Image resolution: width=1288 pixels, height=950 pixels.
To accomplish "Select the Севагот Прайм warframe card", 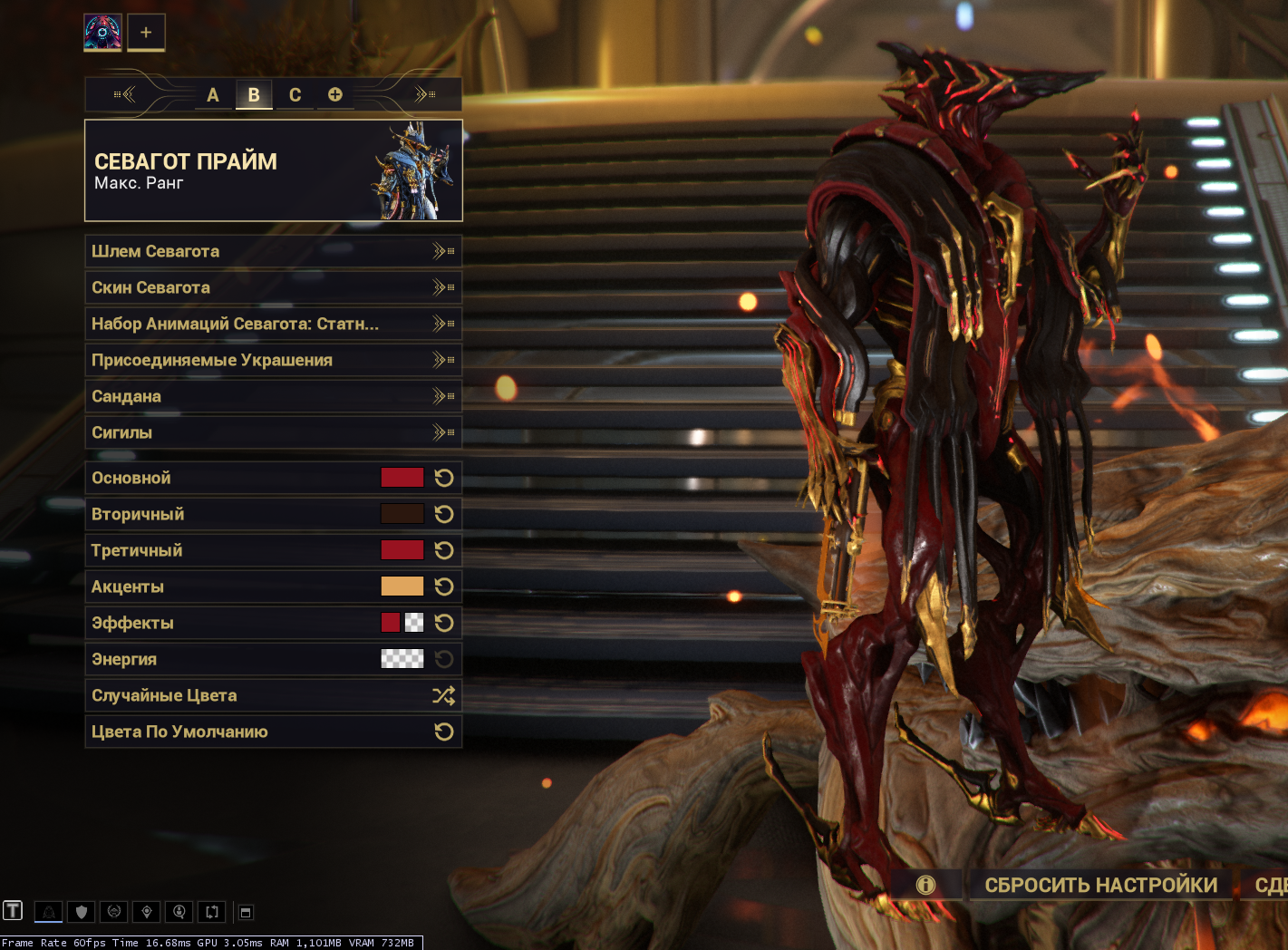I will point(273,170).
